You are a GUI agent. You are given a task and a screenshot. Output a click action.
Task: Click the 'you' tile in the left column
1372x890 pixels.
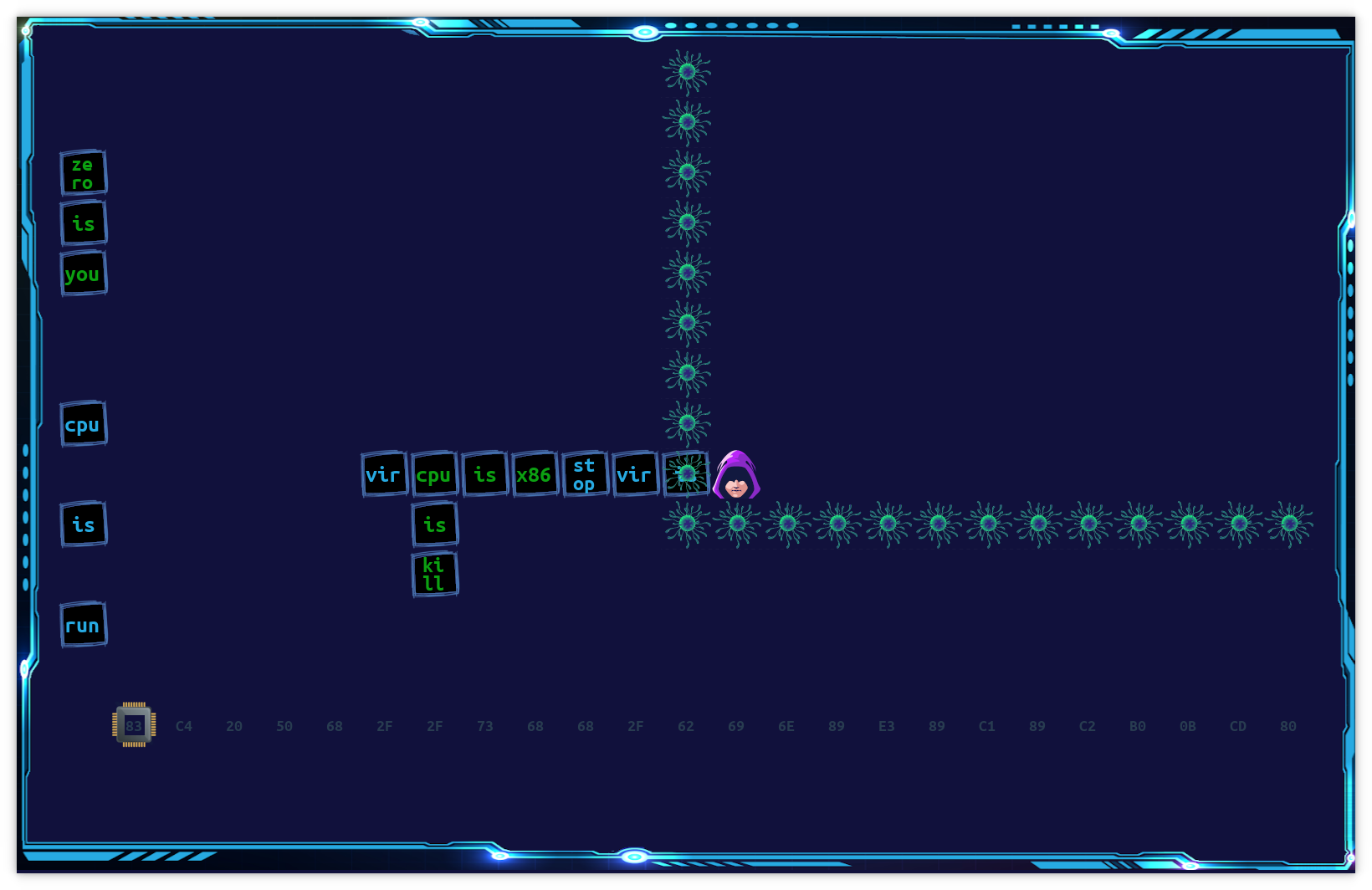83,274
